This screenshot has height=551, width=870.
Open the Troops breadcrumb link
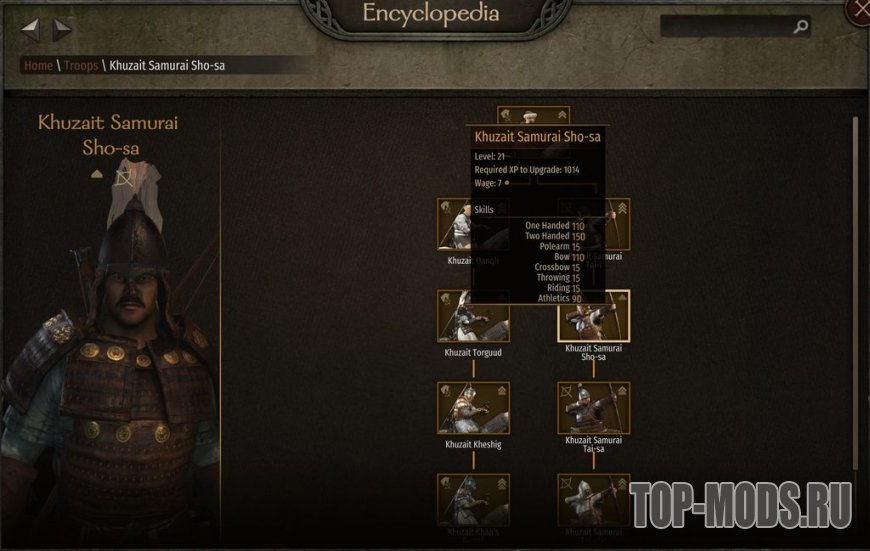[82, 66]
